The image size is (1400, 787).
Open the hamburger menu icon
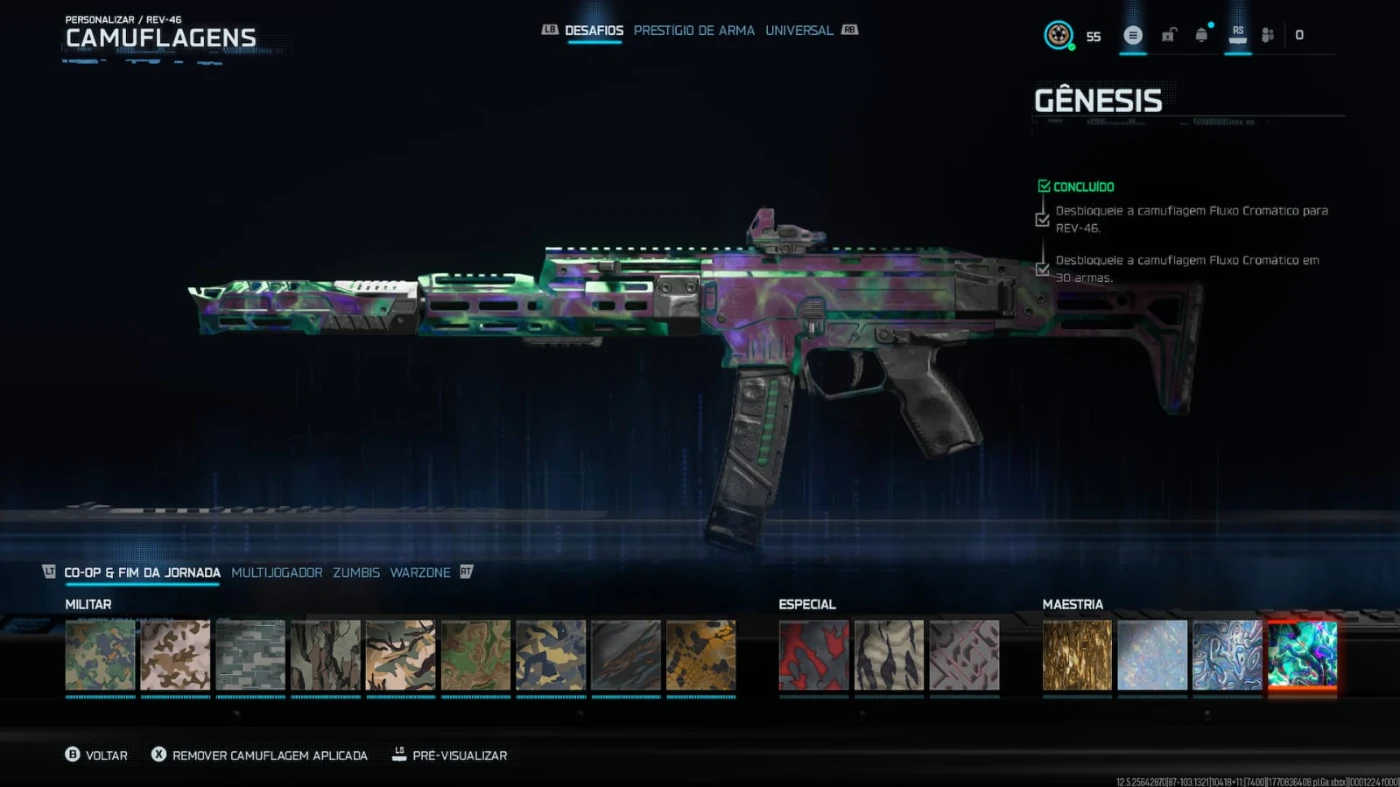tap(1133, 35)
